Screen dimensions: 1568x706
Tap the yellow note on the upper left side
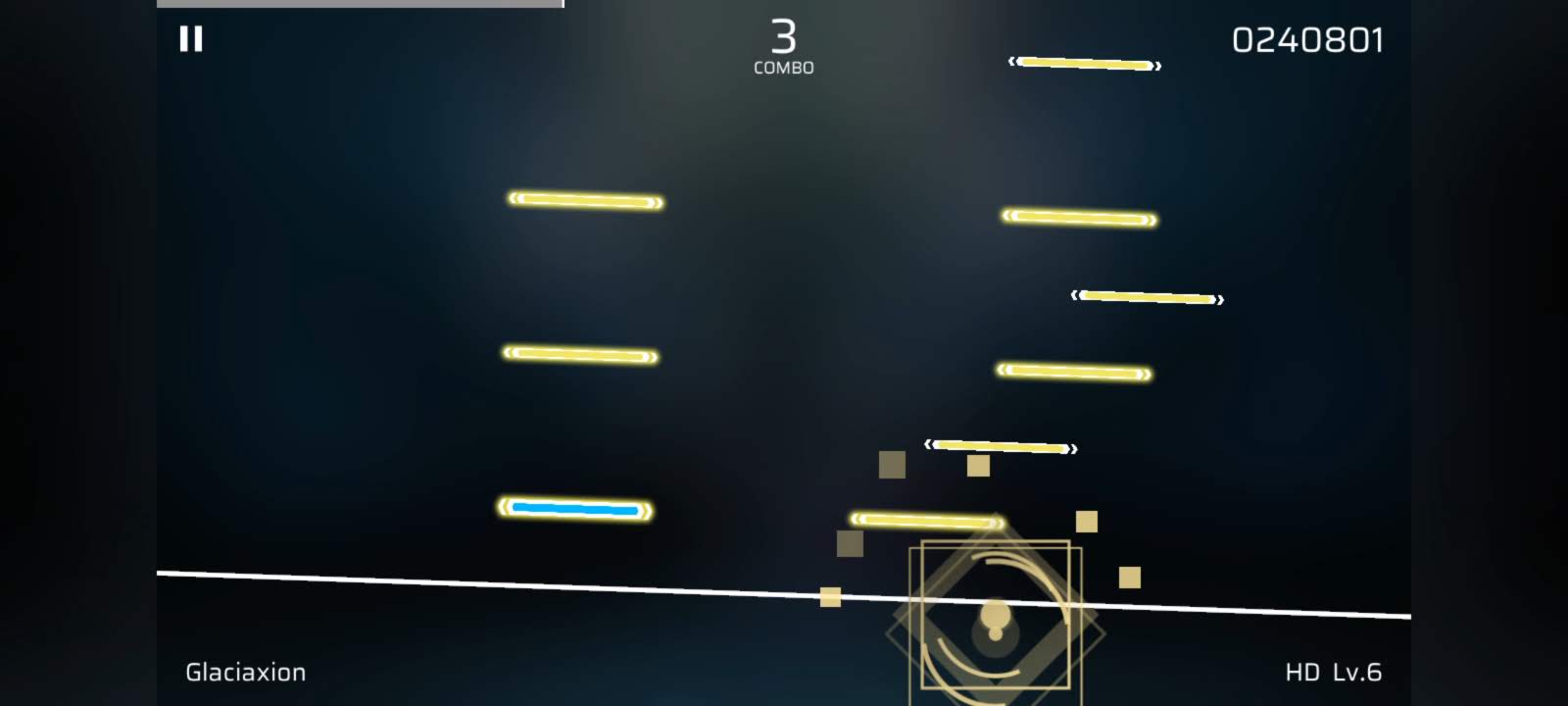583,201
